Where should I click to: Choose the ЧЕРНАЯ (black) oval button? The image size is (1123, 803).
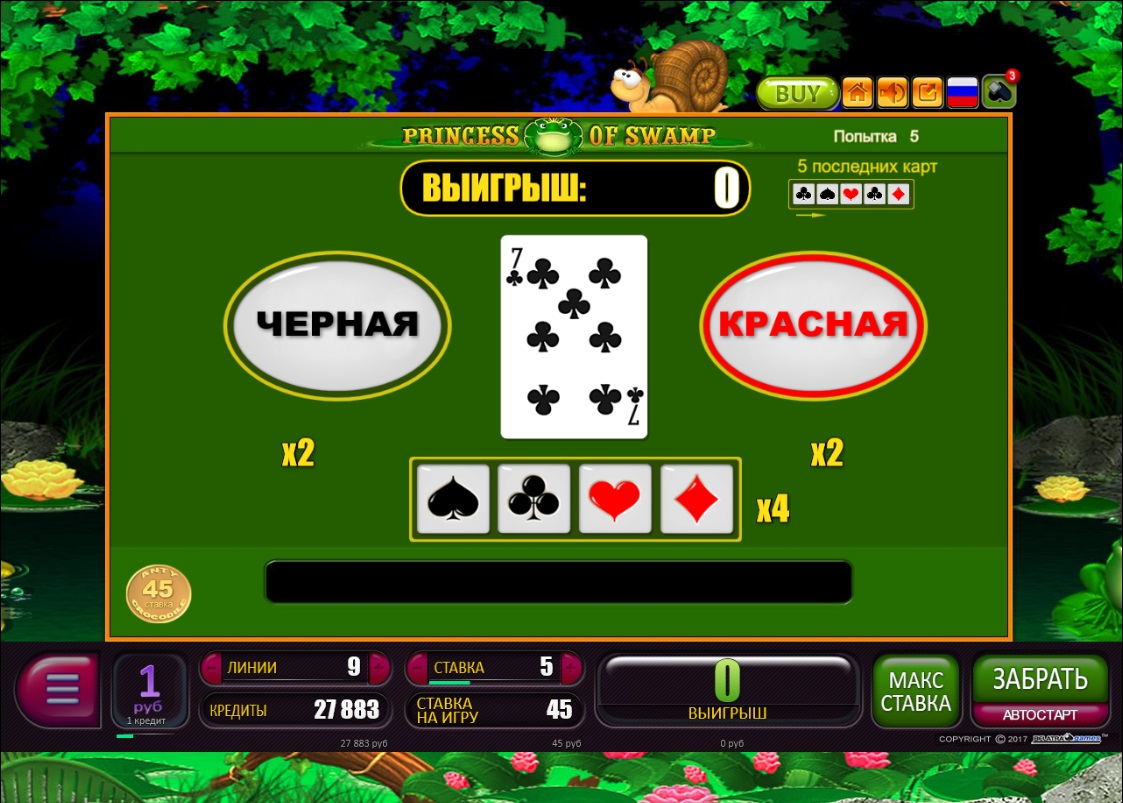(x=337, y=324)
